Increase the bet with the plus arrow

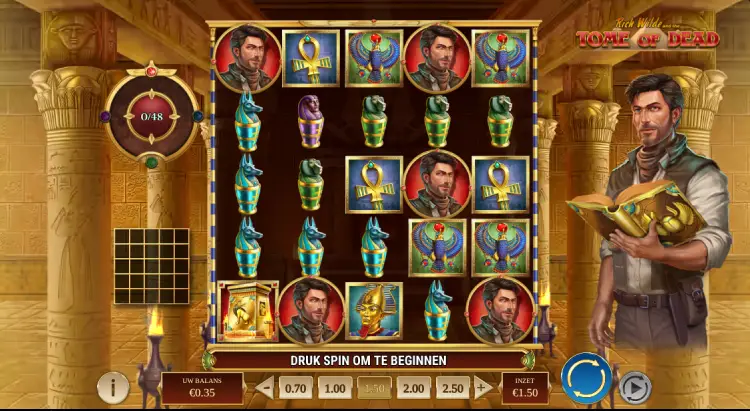[x=483, y=387]
